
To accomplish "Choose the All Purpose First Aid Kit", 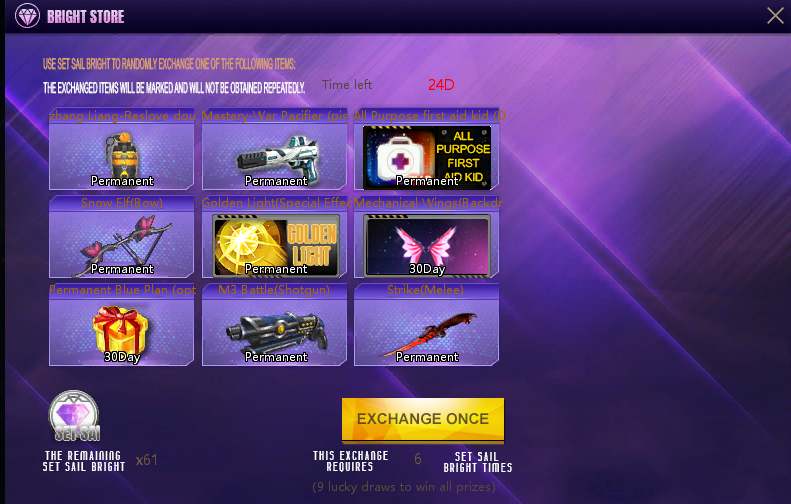I will (x=427, y=156).
